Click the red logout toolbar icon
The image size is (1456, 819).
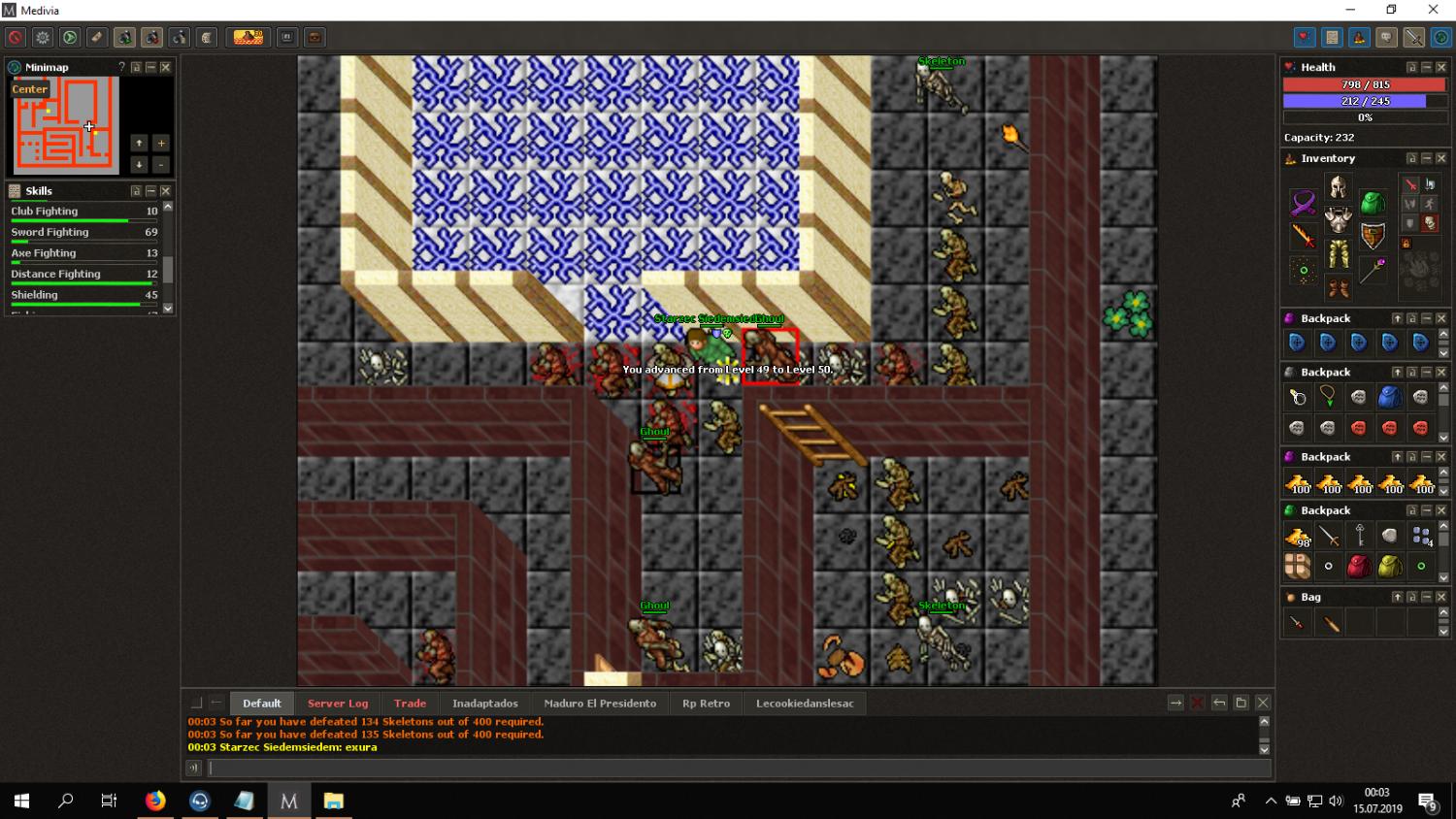[16, 38]
